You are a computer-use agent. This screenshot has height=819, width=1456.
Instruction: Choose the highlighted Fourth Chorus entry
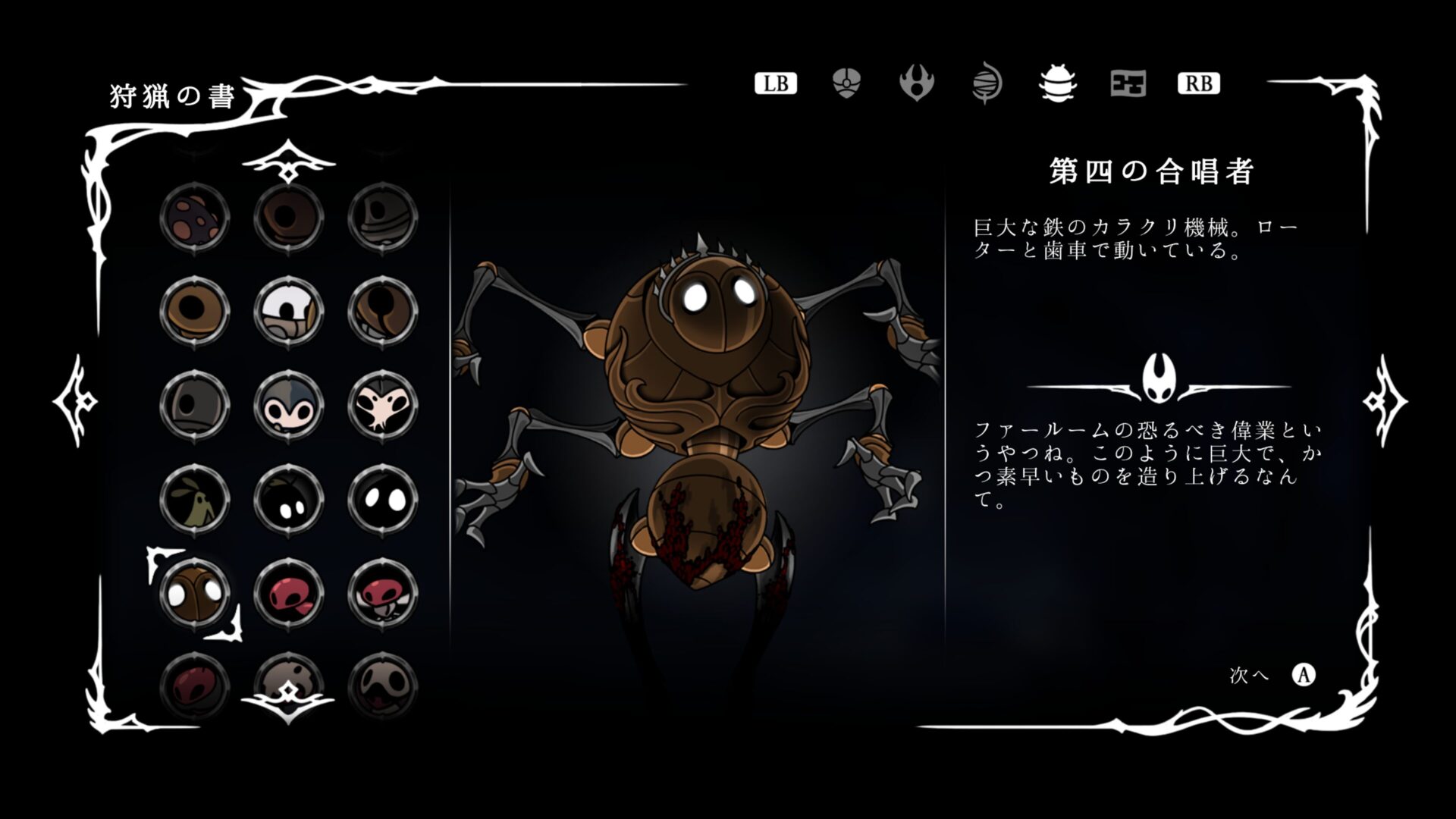pos(195,594)
